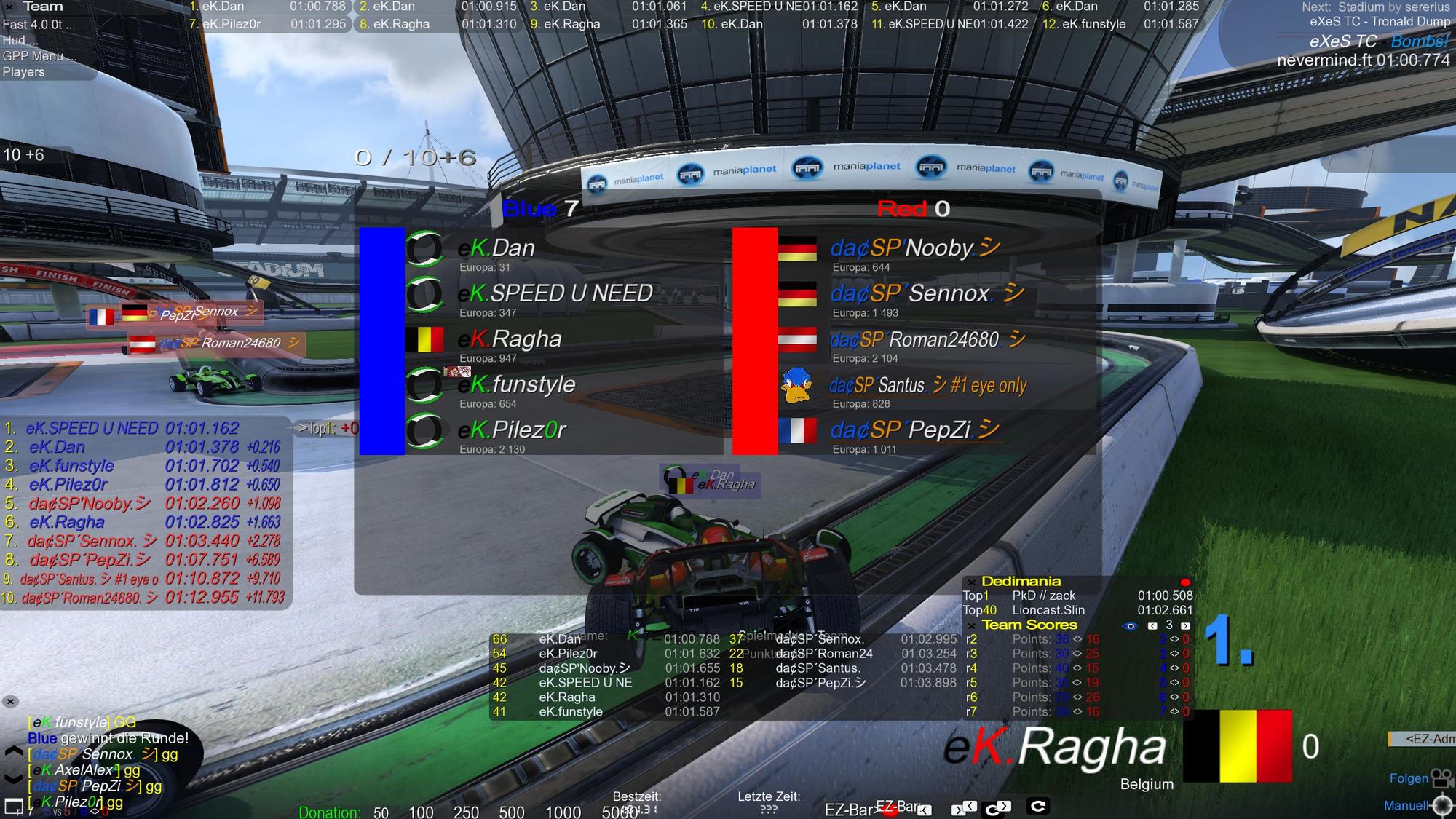The image size is (1456, 819).
Task: Open the Players menu entry
Action: point(23,72)
